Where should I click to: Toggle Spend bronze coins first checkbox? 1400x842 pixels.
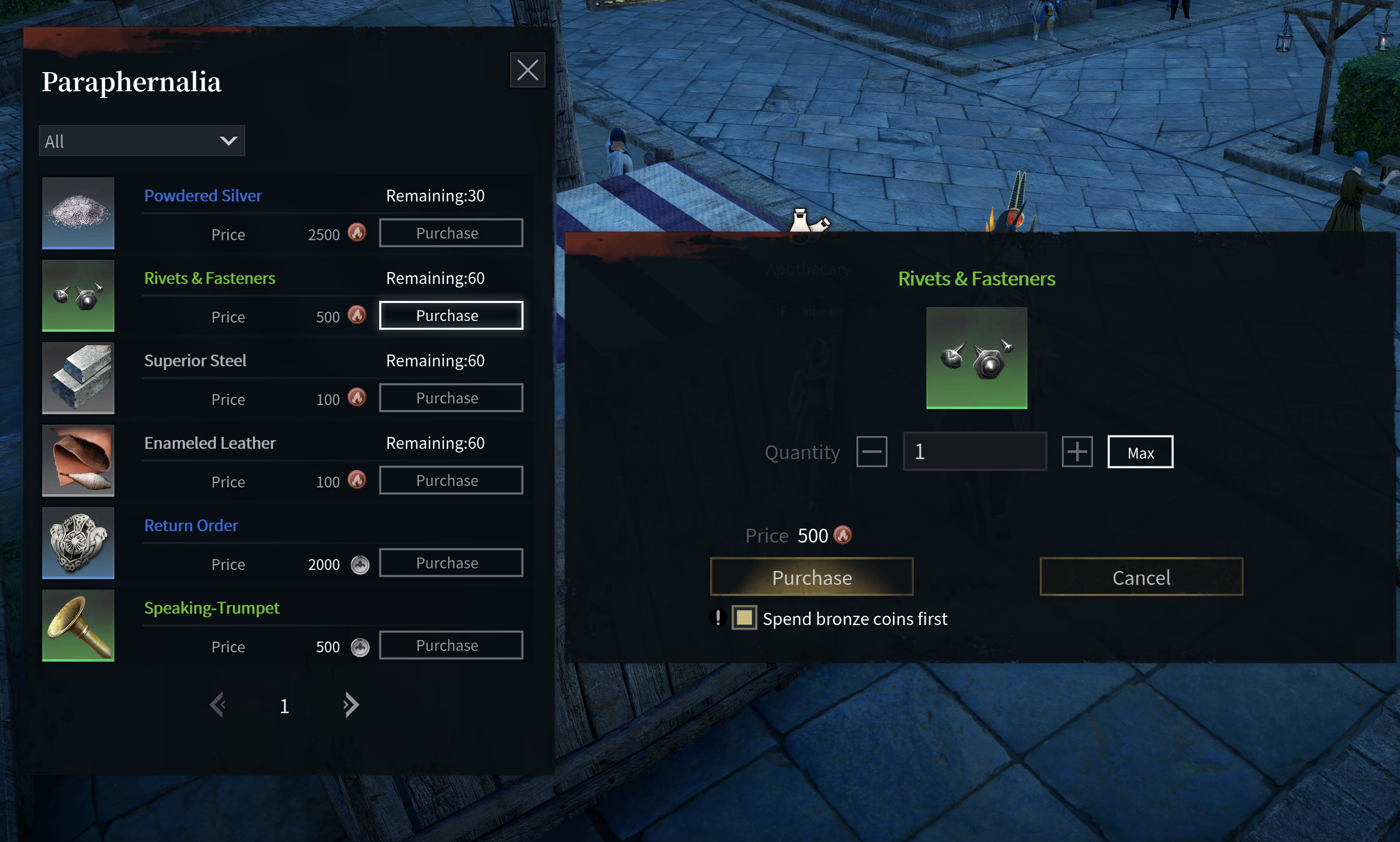pos(744,618)
